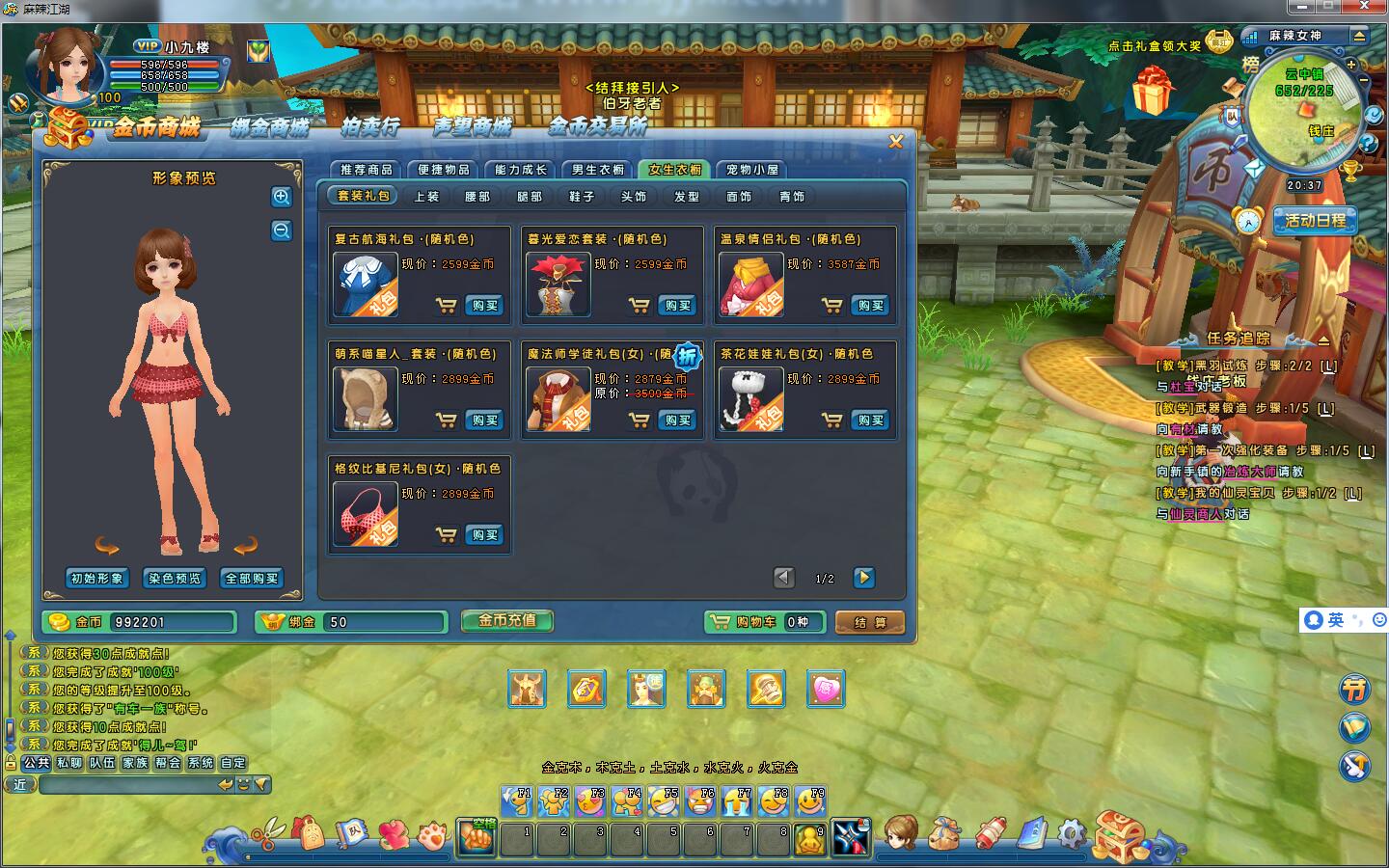The width and height of the screenshot is (1389, 868).
Task: Open the 结算 checkout
Action: click(869, 623)
